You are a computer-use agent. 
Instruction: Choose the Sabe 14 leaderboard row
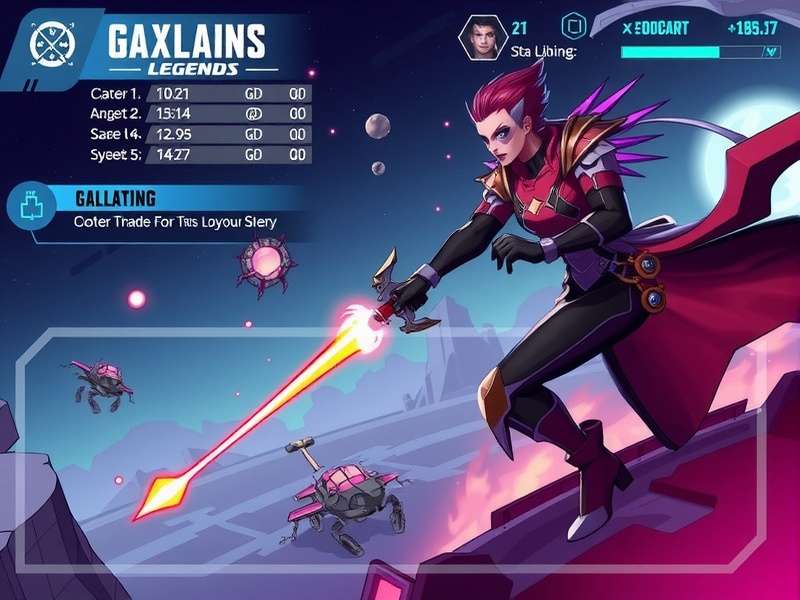tap(195, 134)
